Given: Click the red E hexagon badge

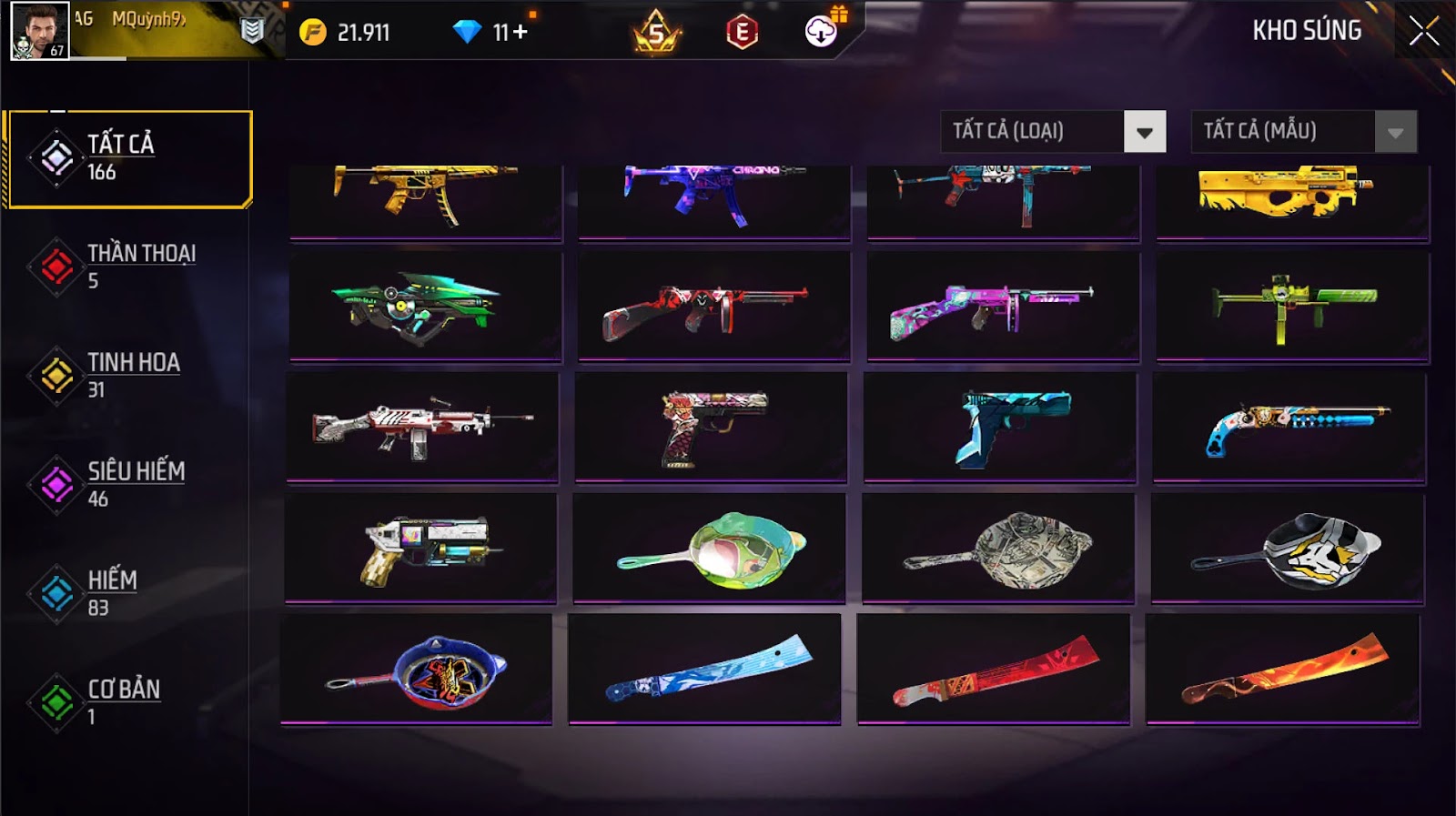Looking at the screenshot, I should click(x=742, y=33).
